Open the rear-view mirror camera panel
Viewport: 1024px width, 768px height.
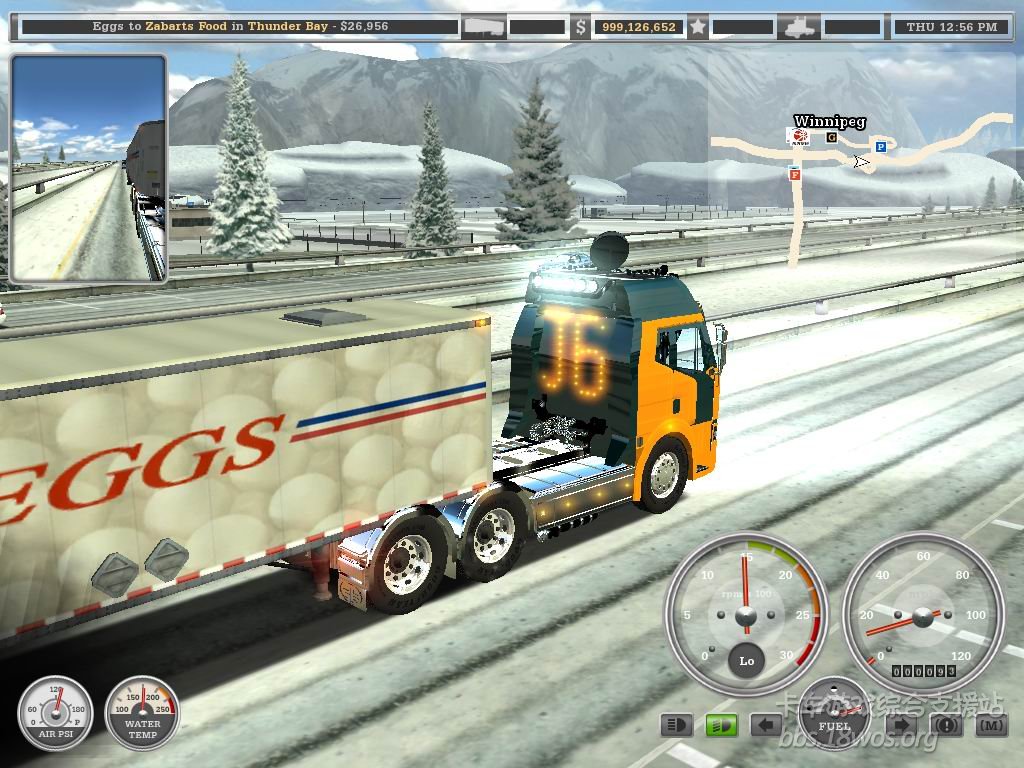coord(88,167)
